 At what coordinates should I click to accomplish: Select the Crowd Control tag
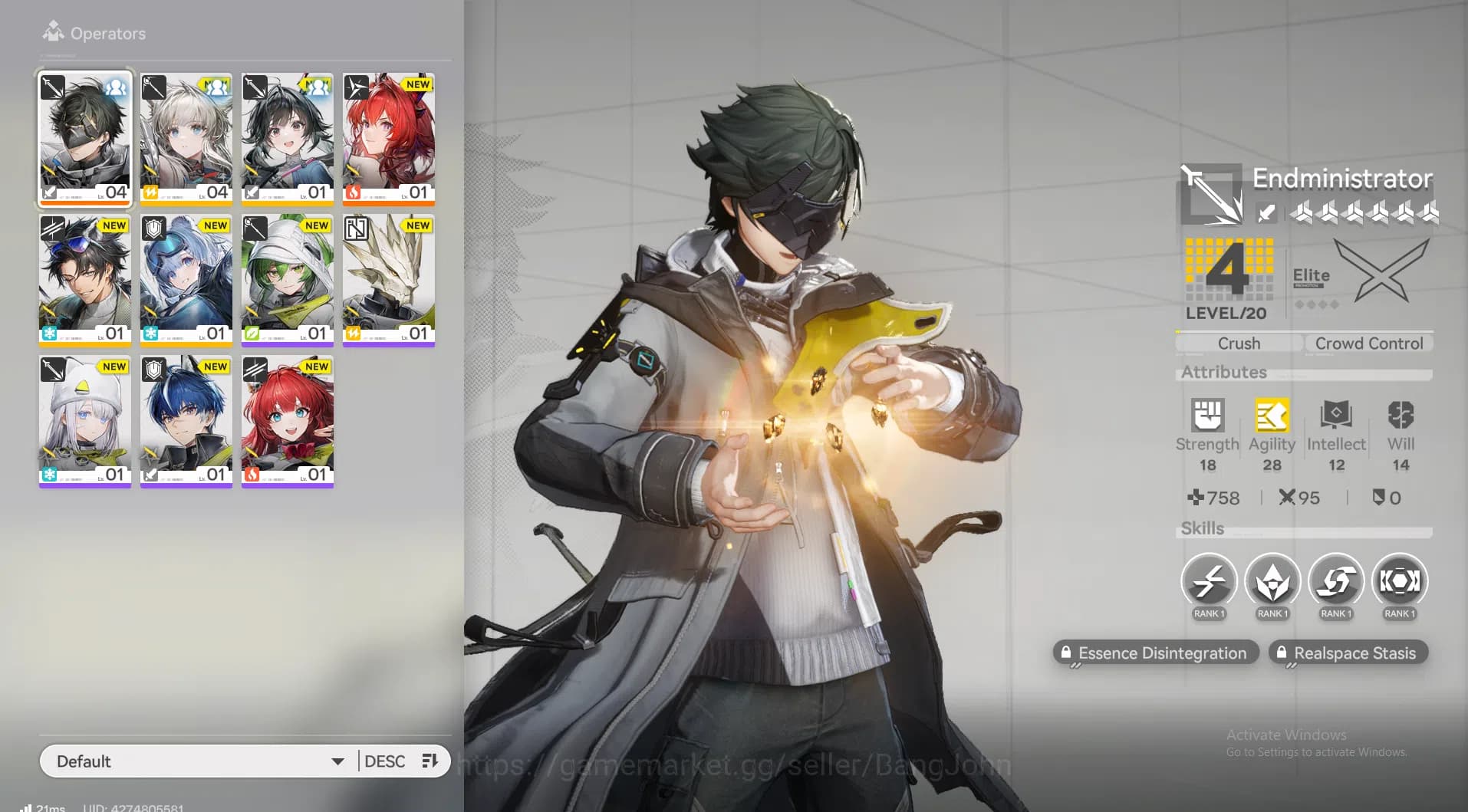coord(1369,343)
